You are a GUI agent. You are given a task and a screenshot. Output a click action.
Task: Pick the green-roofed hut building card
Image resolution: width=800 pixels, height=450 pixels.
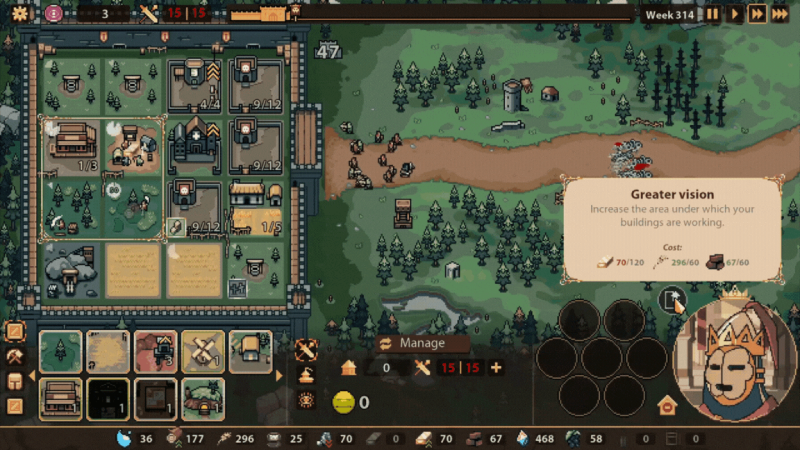point(203,398)
